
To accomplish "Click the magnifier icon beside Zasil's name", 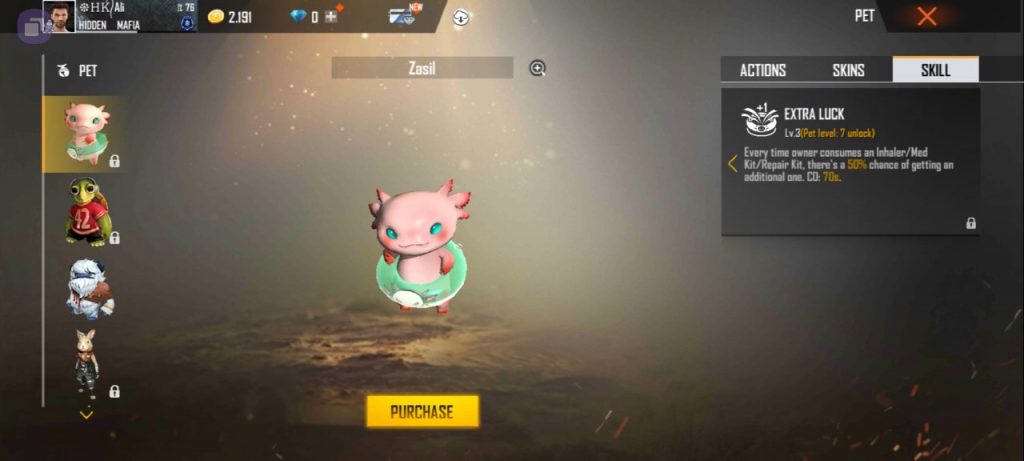I will click(x=538, y=68).
